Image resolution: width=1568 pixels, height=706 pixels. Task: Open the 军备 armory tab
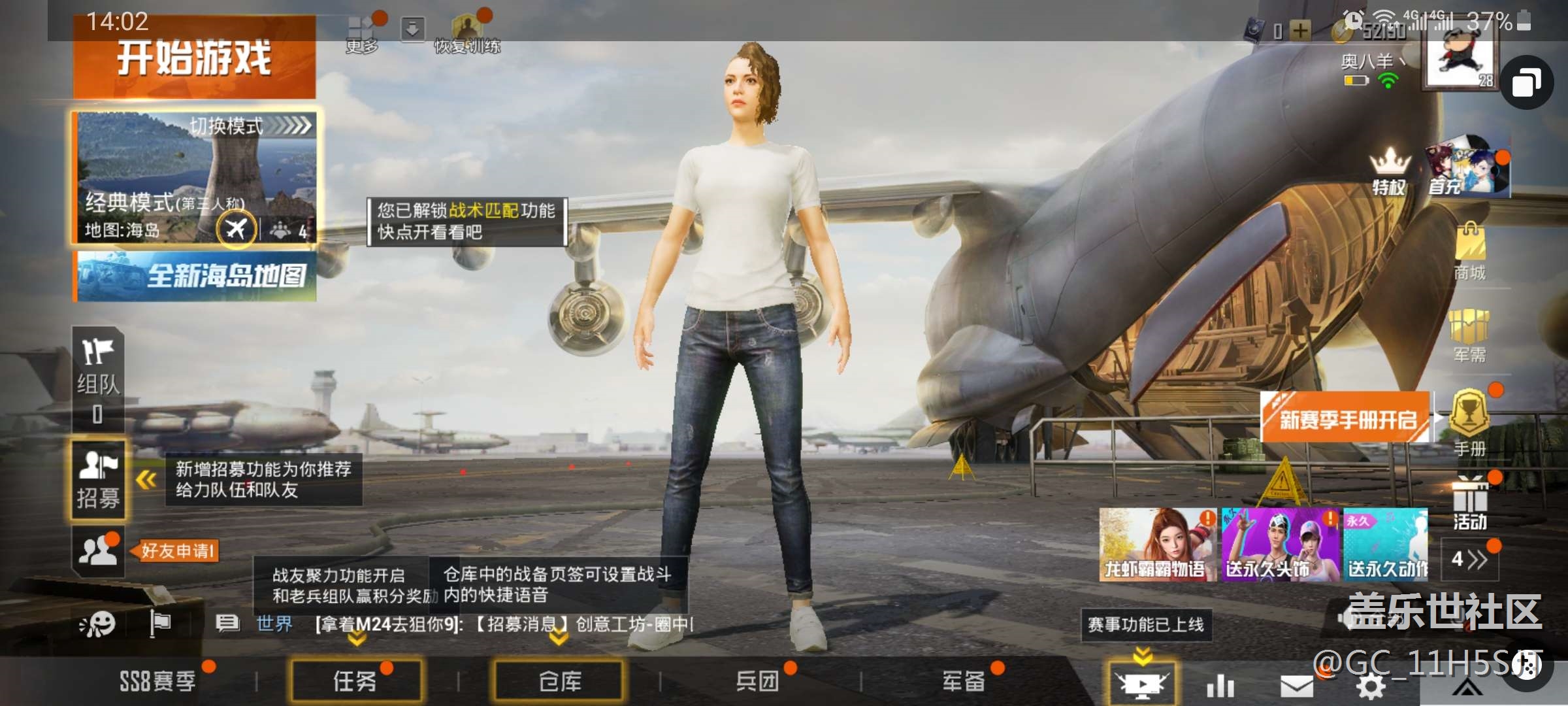pos(963,681)
